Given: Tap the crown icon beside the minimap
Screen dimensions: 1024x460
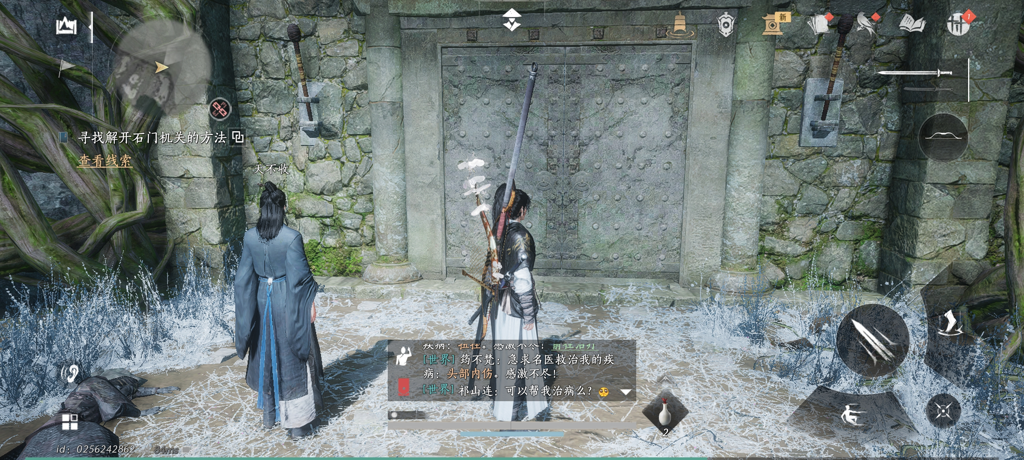Looking at the screenshot, I should pyautogui.click(x=66, y=27).
